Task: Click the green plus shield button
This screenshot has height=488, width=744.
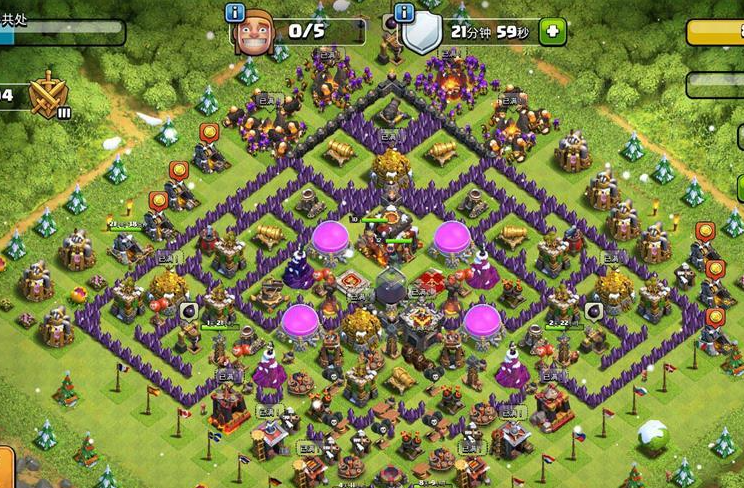Action: [552, 31]
